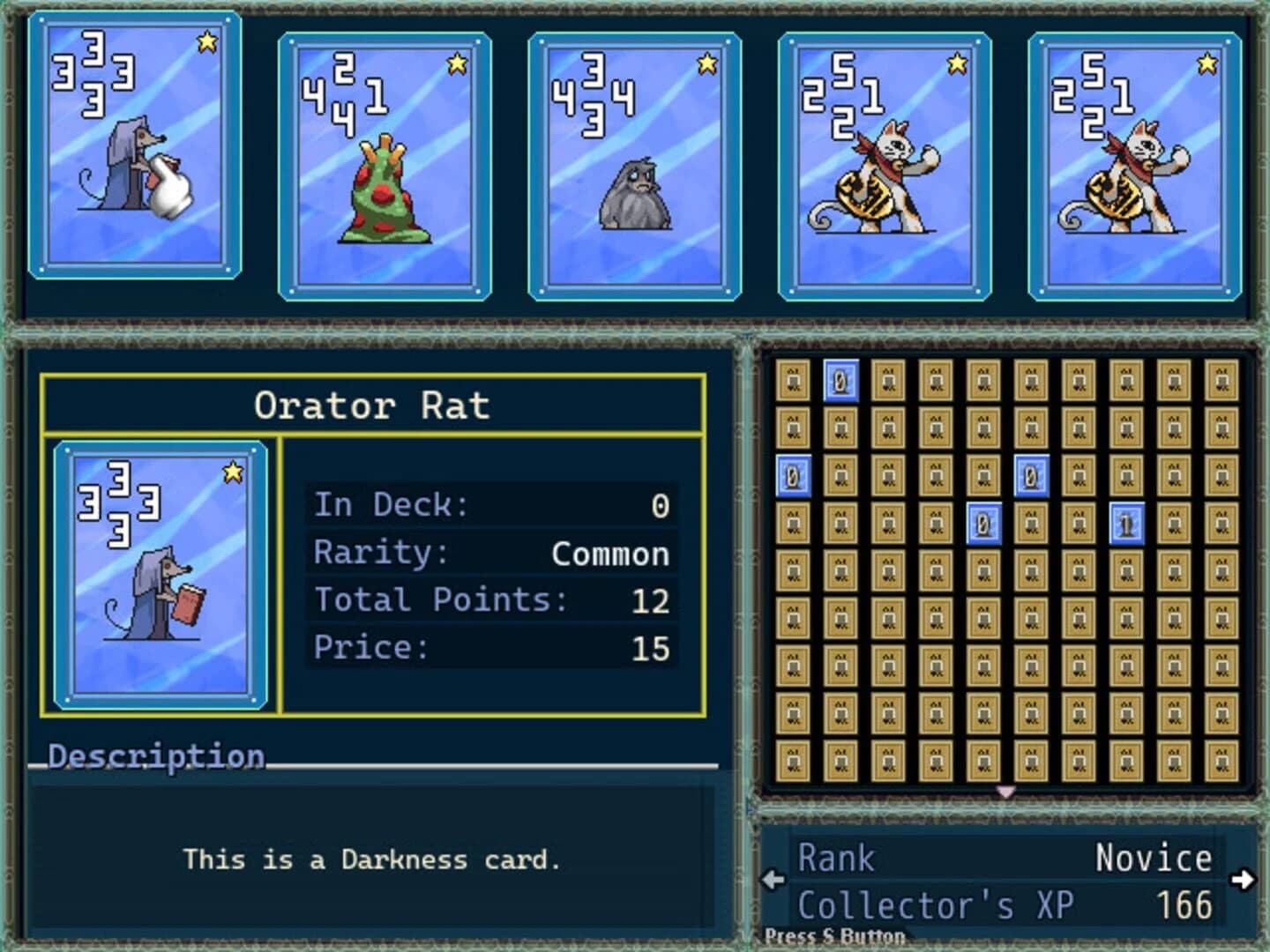
Task: Select the green spotted slug creature card
Action: pos(384,163)
